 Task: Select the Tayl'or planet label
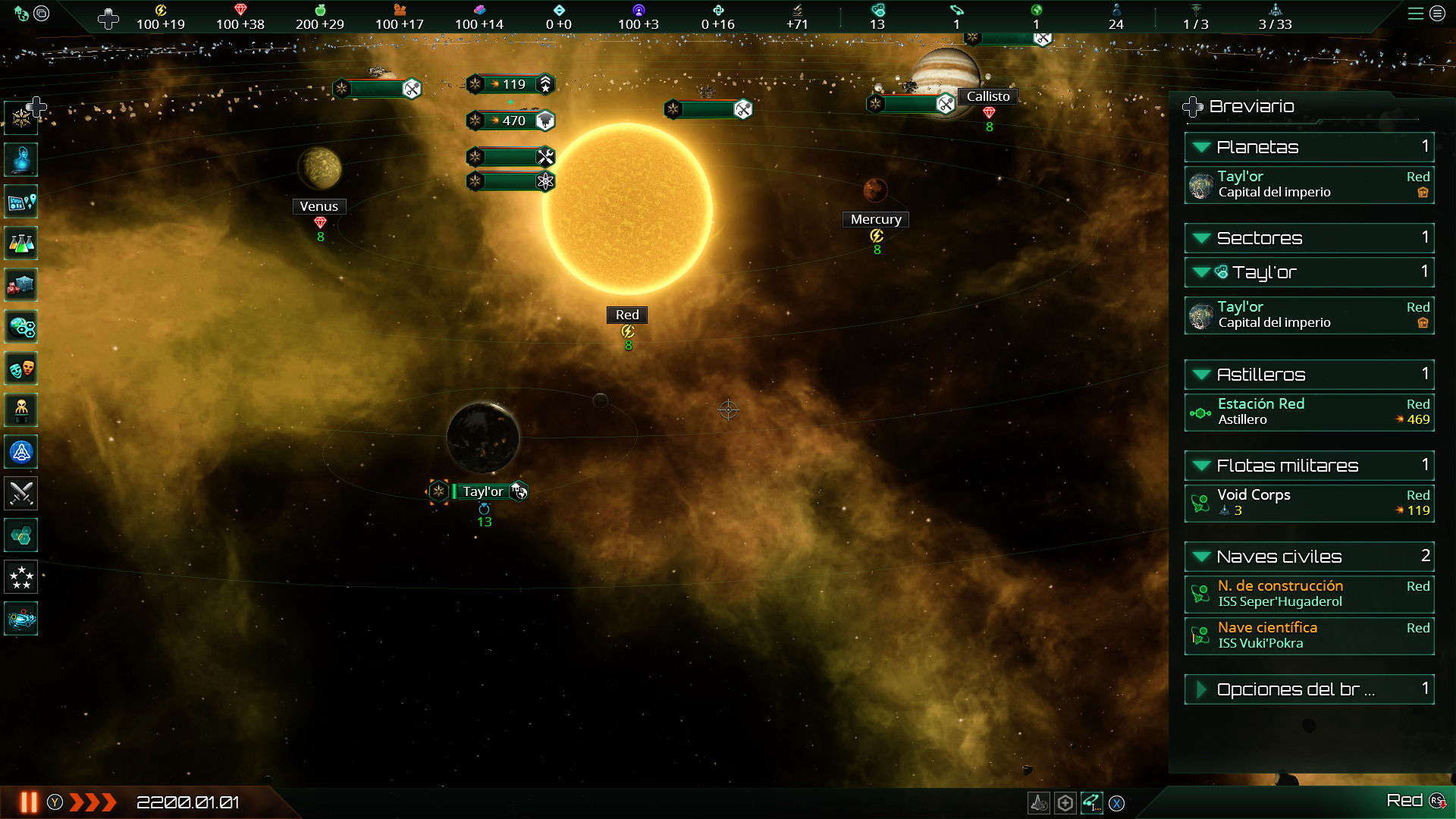(483, 491)
